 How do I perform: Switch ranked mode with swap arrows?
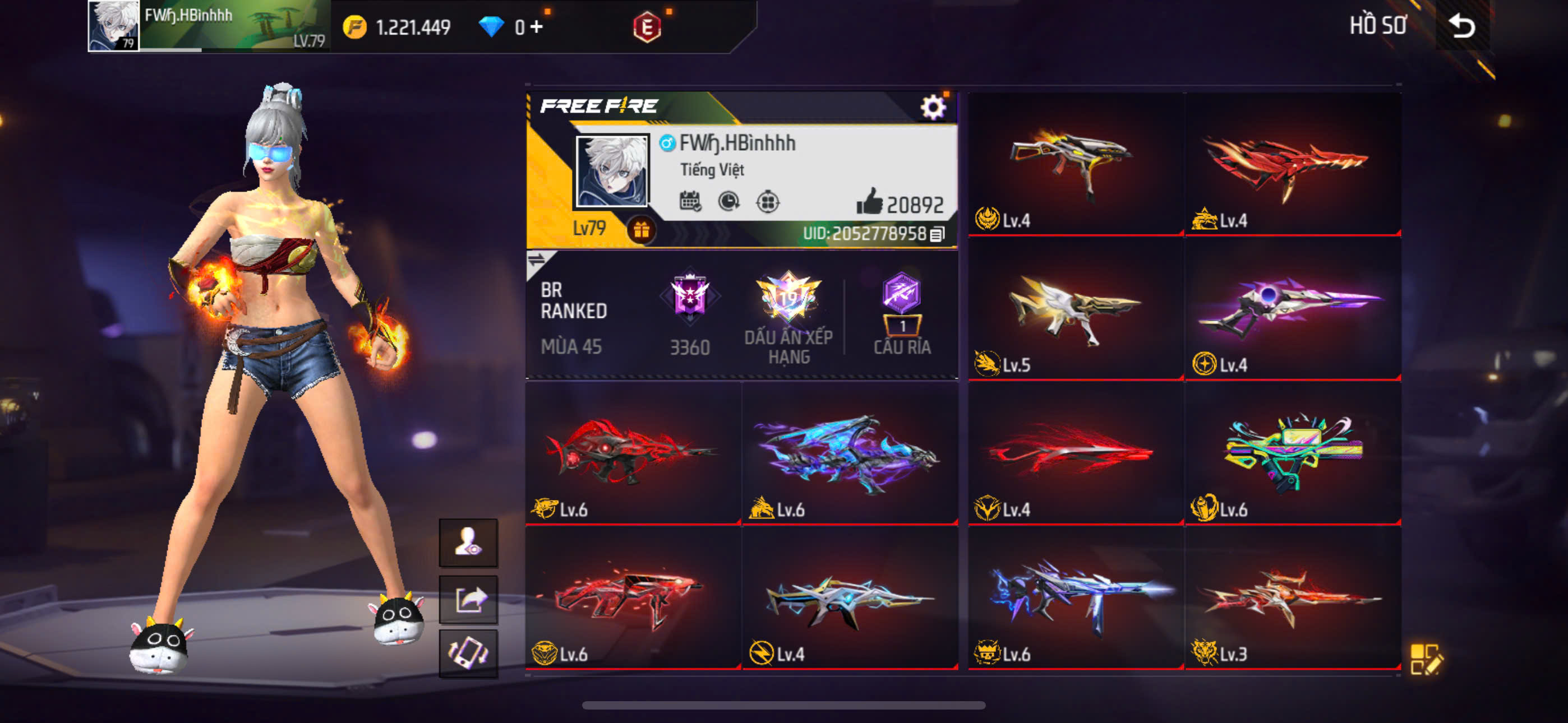coord(536,261)
